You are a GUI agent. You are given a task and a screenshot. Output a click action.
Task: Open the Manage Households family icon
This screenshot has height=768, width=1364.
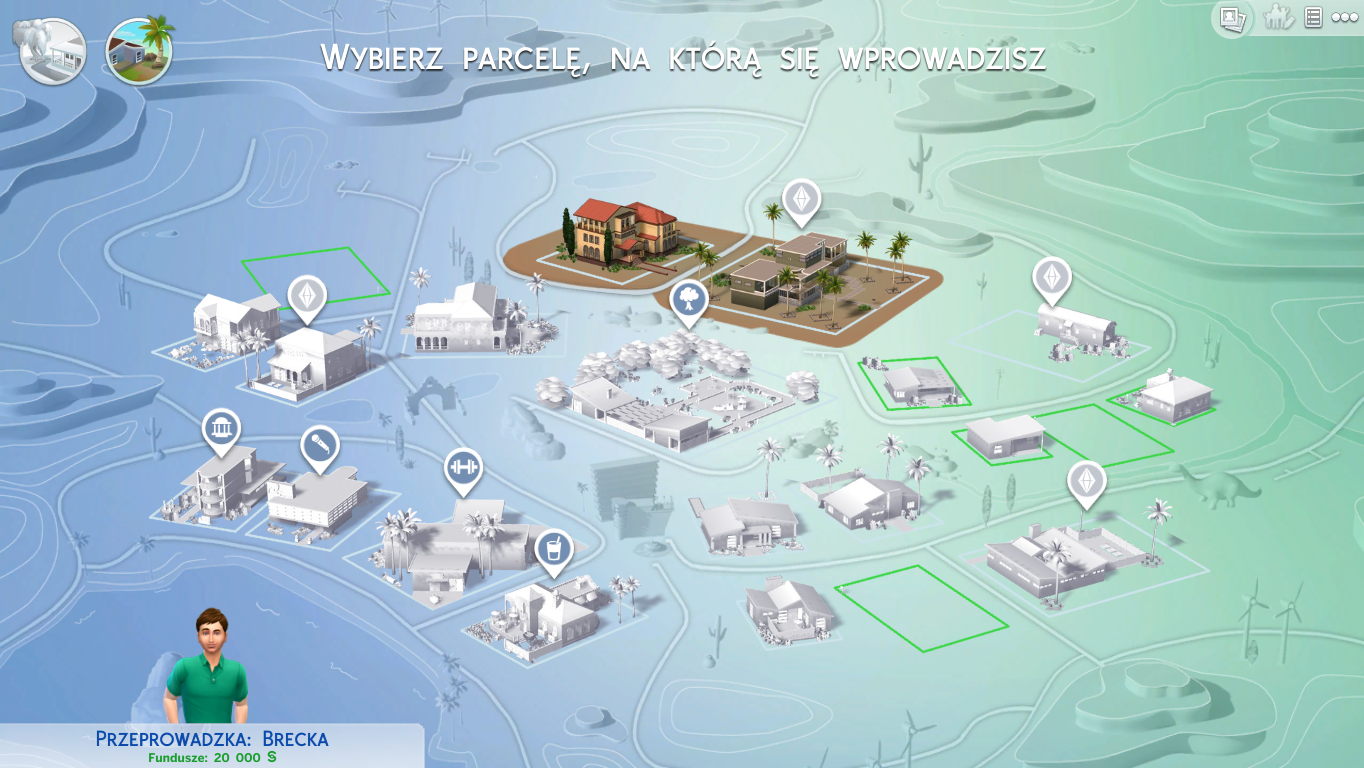(1278, 18)
